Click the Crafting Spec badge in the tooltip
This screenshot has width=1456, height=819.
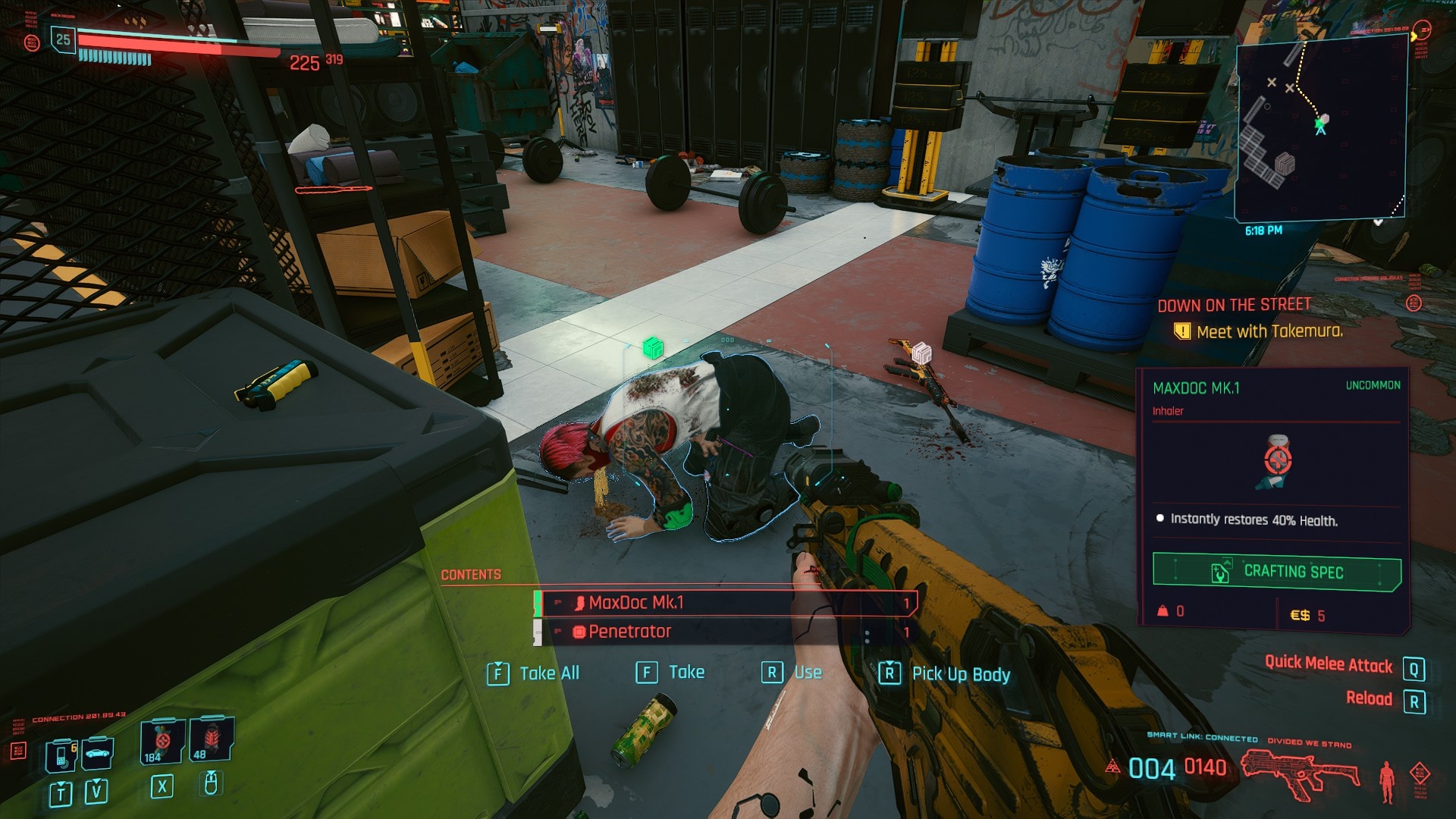point(1276,572)
